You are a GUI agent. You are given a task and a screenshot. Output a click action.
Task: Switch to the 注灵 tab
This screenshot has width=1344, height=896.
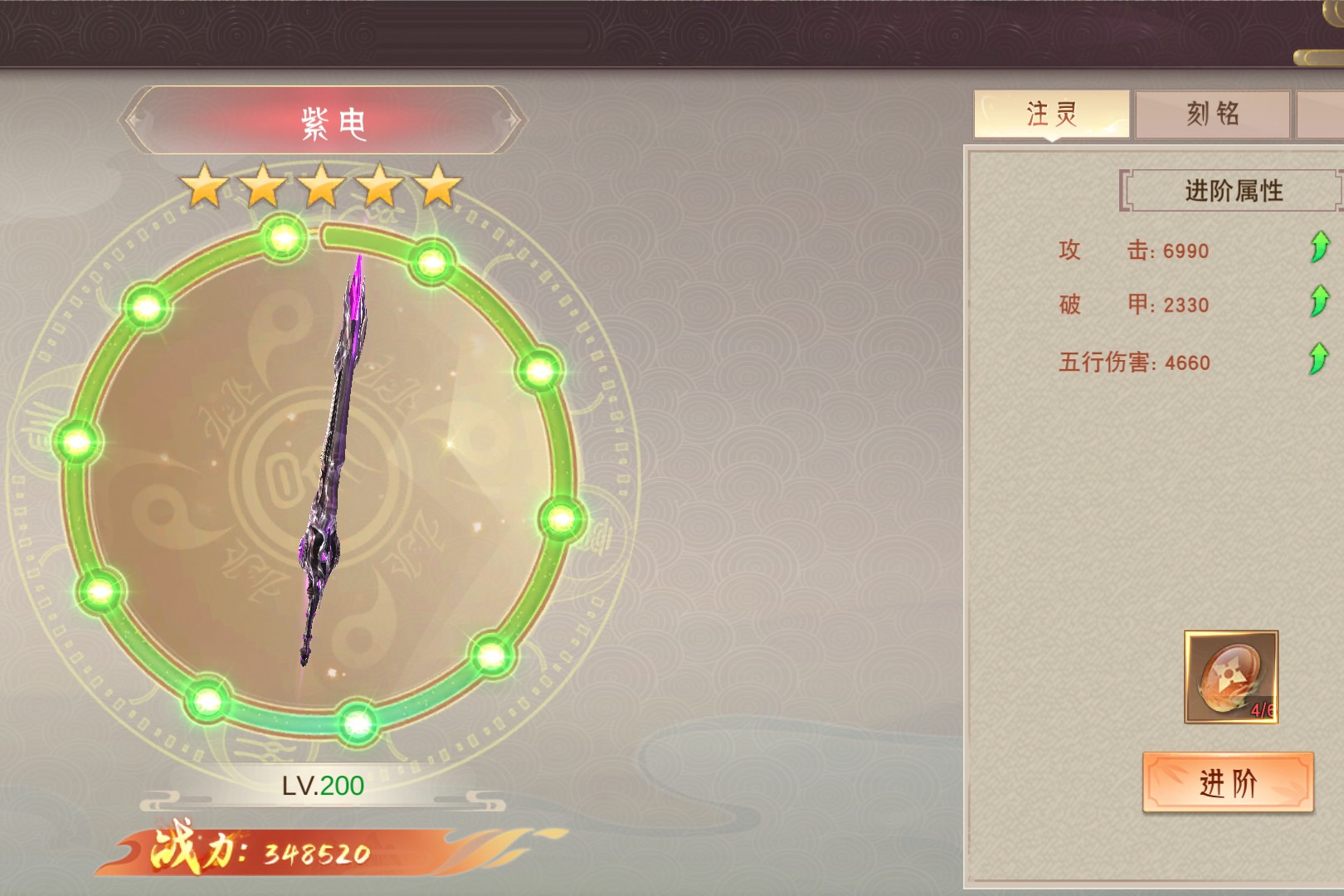(x=1051, y=114)
